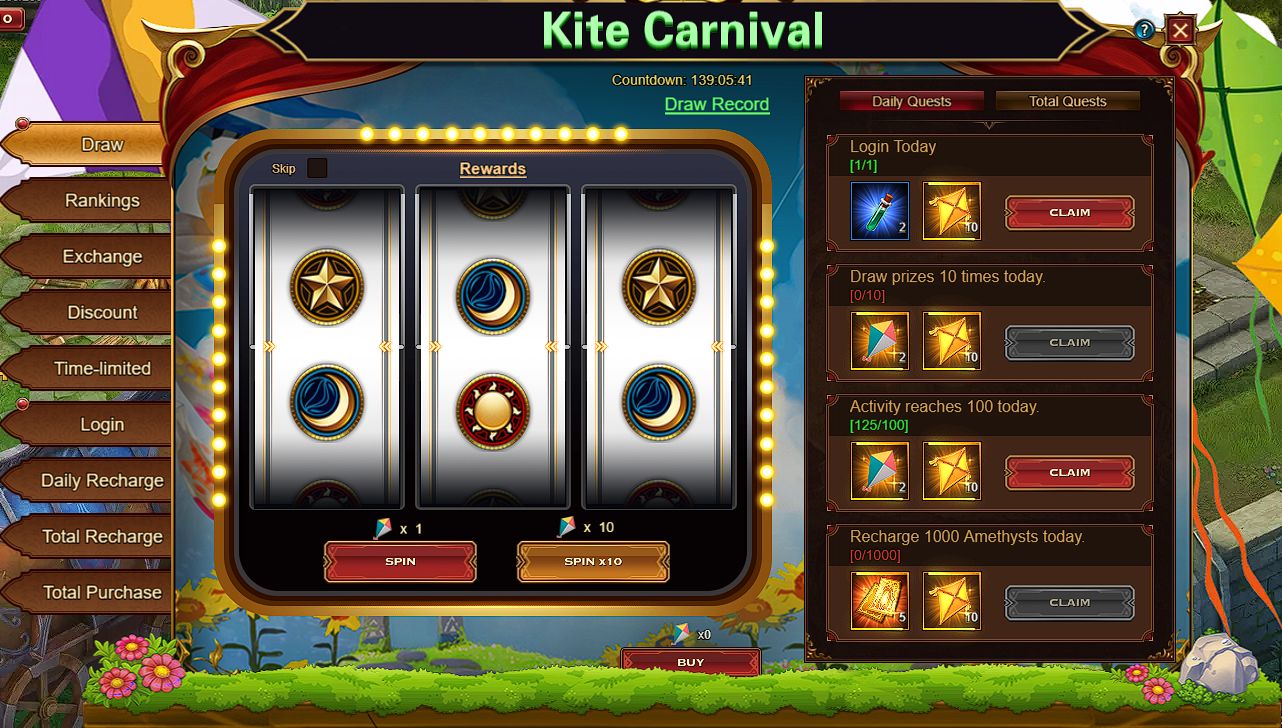Open the Draw Record link
This screenshot has width=1282, height=728.
(716, 105)
